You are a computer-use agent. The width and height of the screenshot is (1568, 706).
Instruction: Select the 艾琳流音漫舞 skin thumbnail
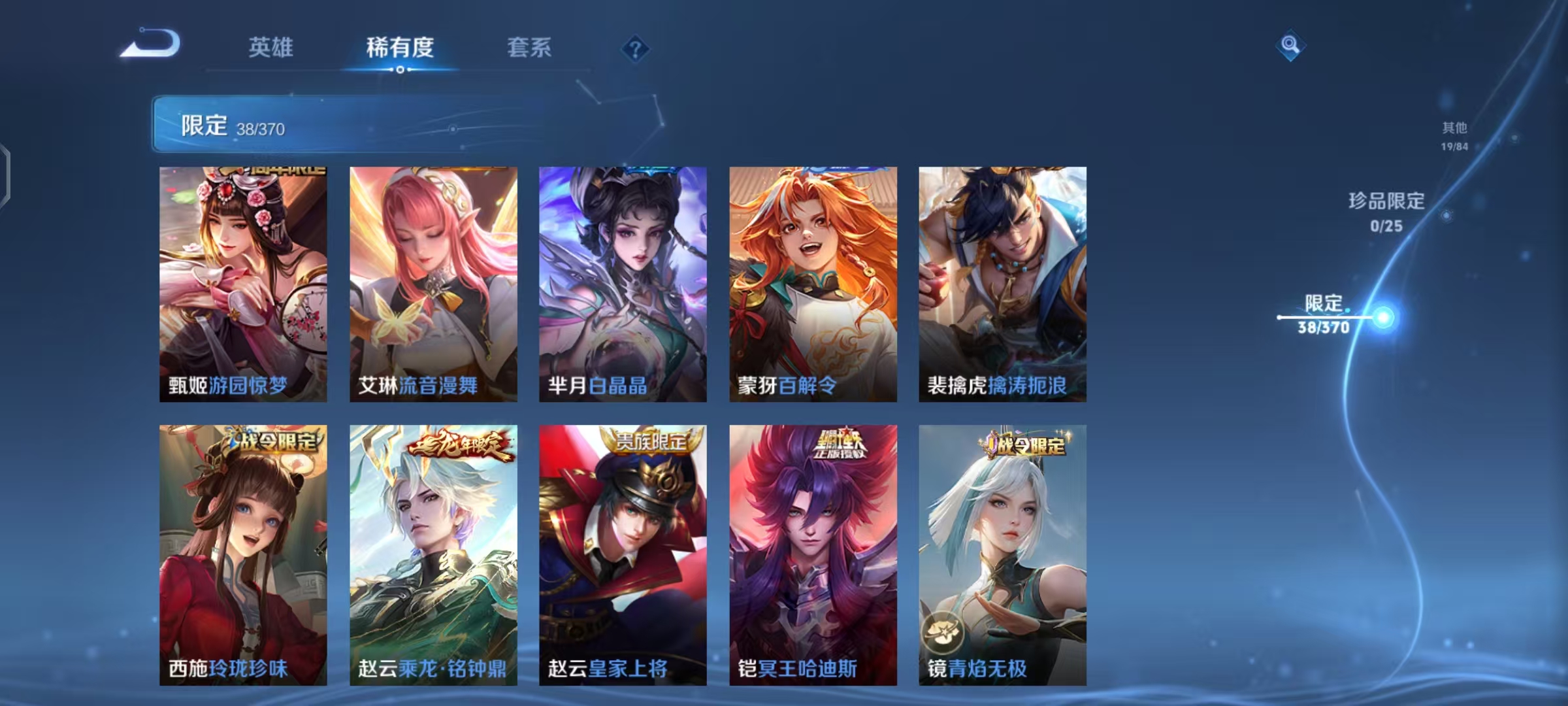pos(433,281)
